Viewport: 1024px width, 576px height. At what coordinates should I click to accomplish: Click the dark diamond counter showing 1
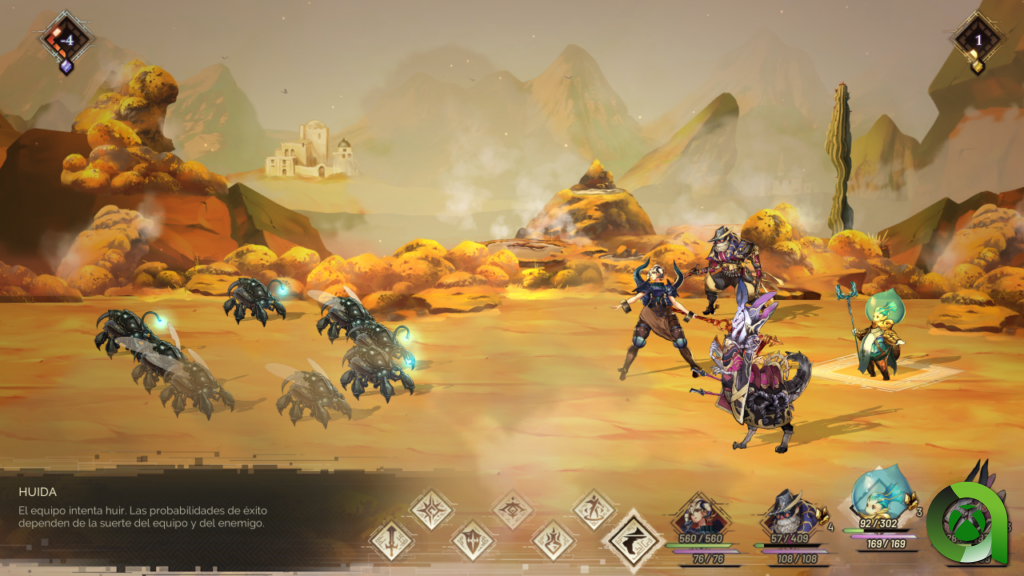[978, 41]
